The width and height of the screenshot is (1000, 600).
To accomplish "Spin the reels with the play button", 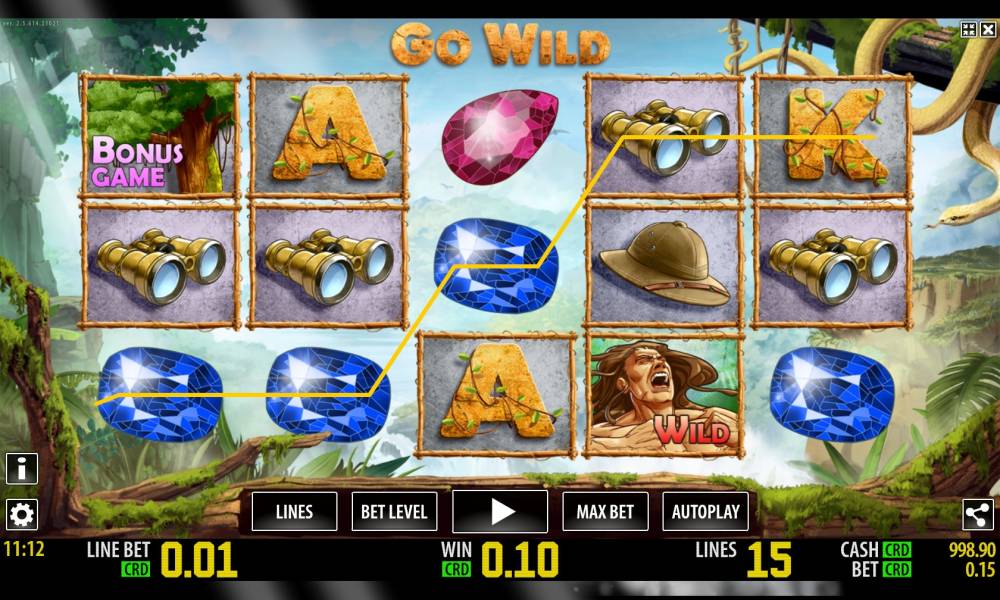I will (x=500, y=512).
